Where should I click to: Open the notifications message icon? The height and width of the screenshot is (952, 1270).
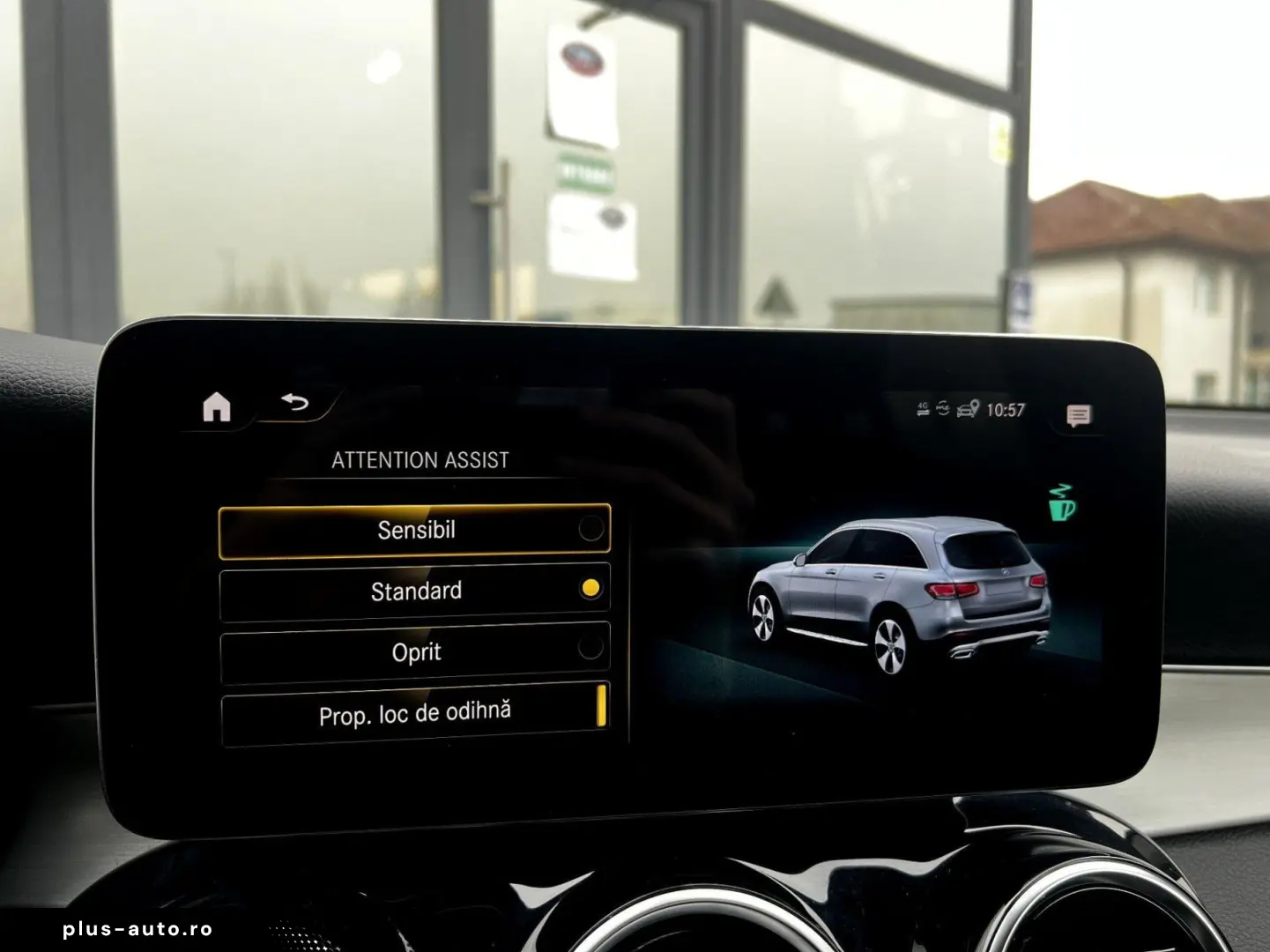click(1077, 413)
